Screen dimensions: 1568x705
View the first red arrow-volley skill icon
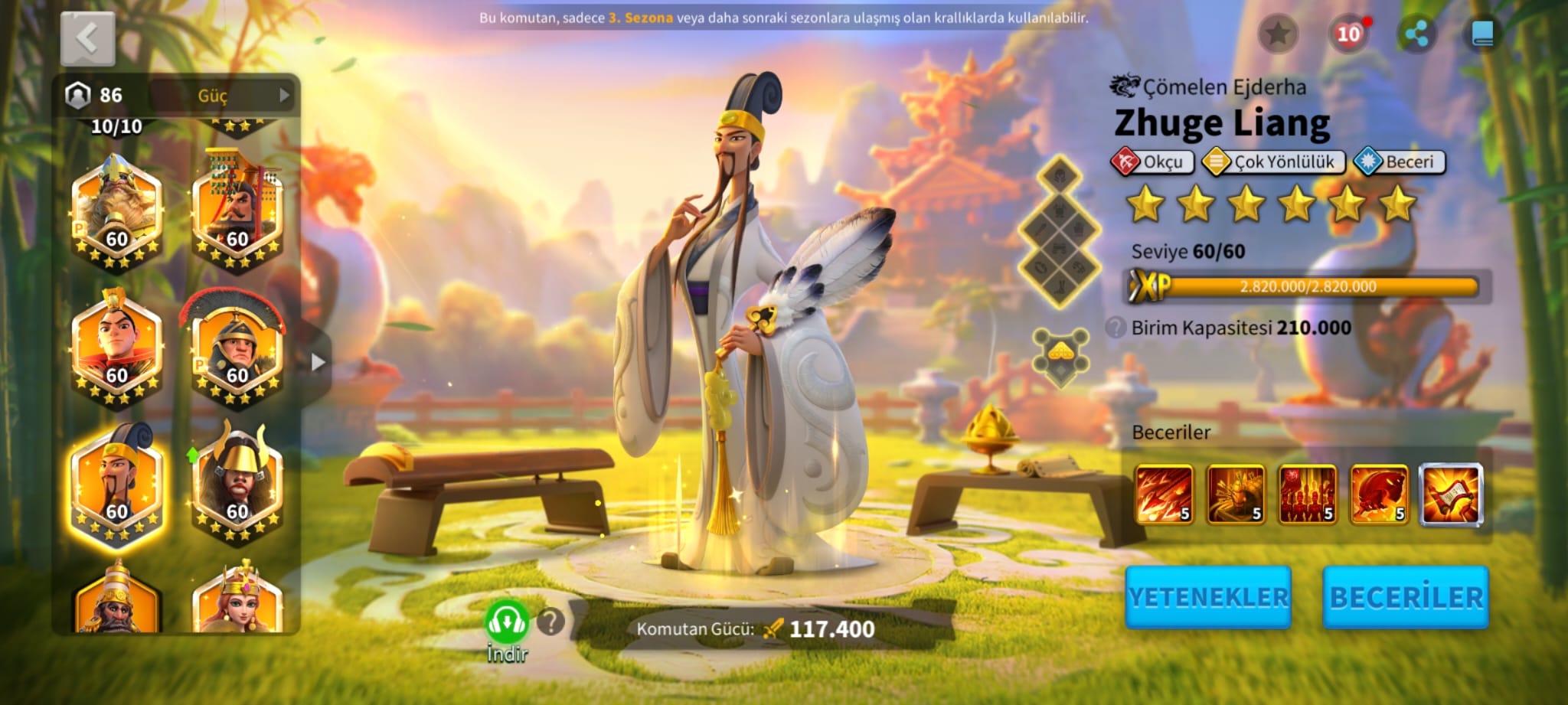tap(1164, 494)
